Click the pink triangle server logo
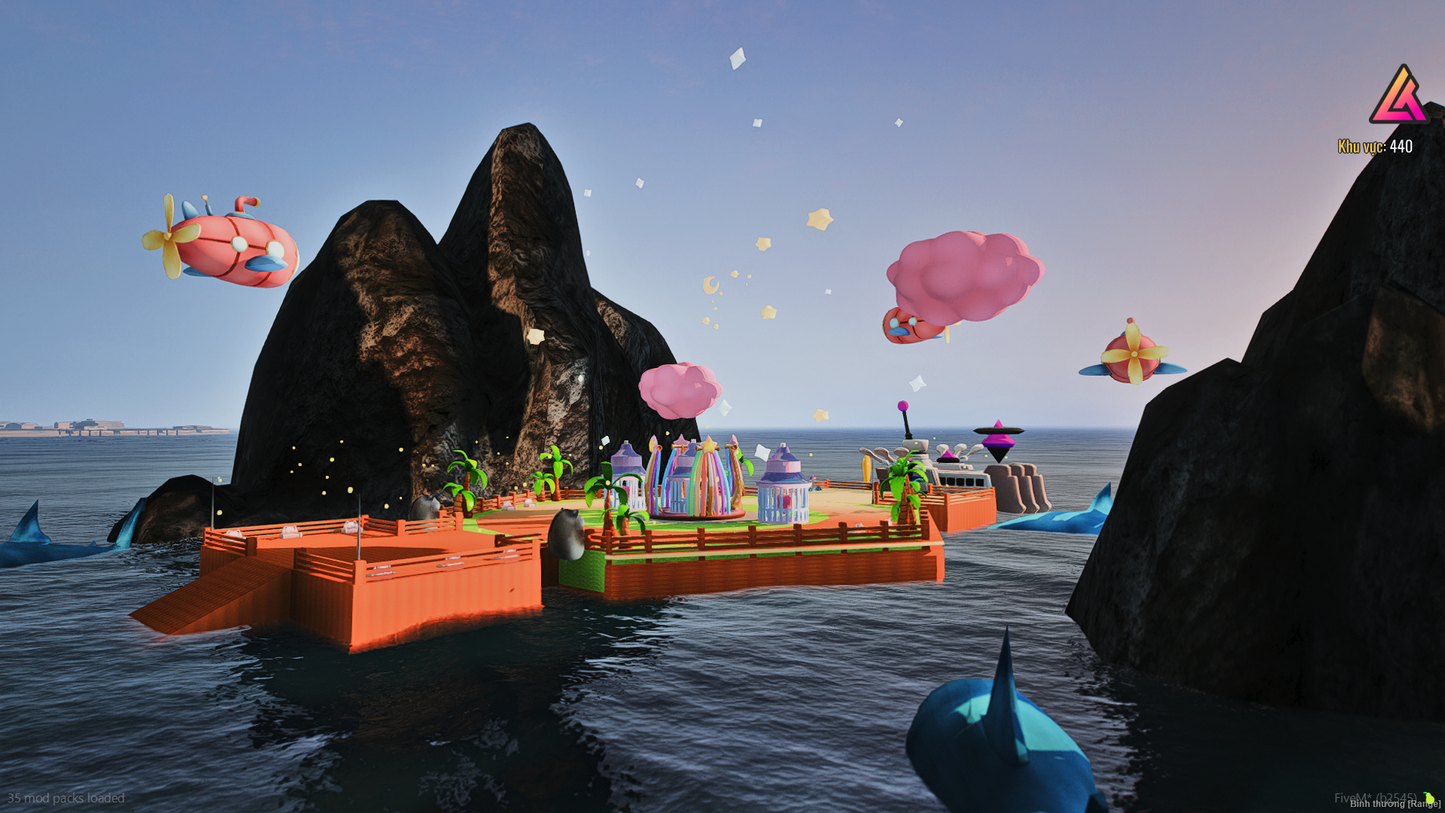This screenshot has height=813, width=1445. (x=1398, y=97)
